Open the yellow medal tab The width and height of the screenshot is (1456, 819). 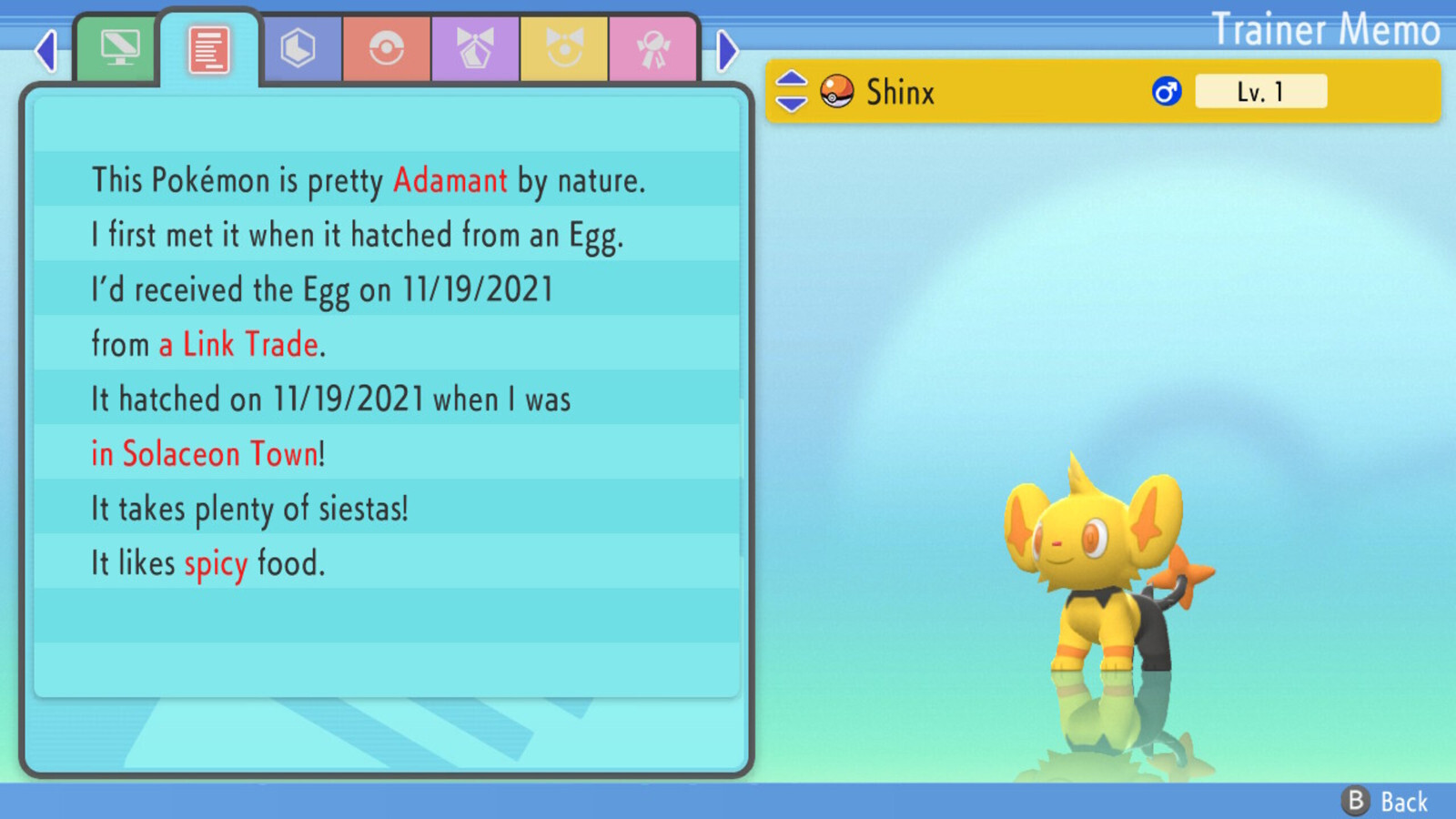point(564,49)
